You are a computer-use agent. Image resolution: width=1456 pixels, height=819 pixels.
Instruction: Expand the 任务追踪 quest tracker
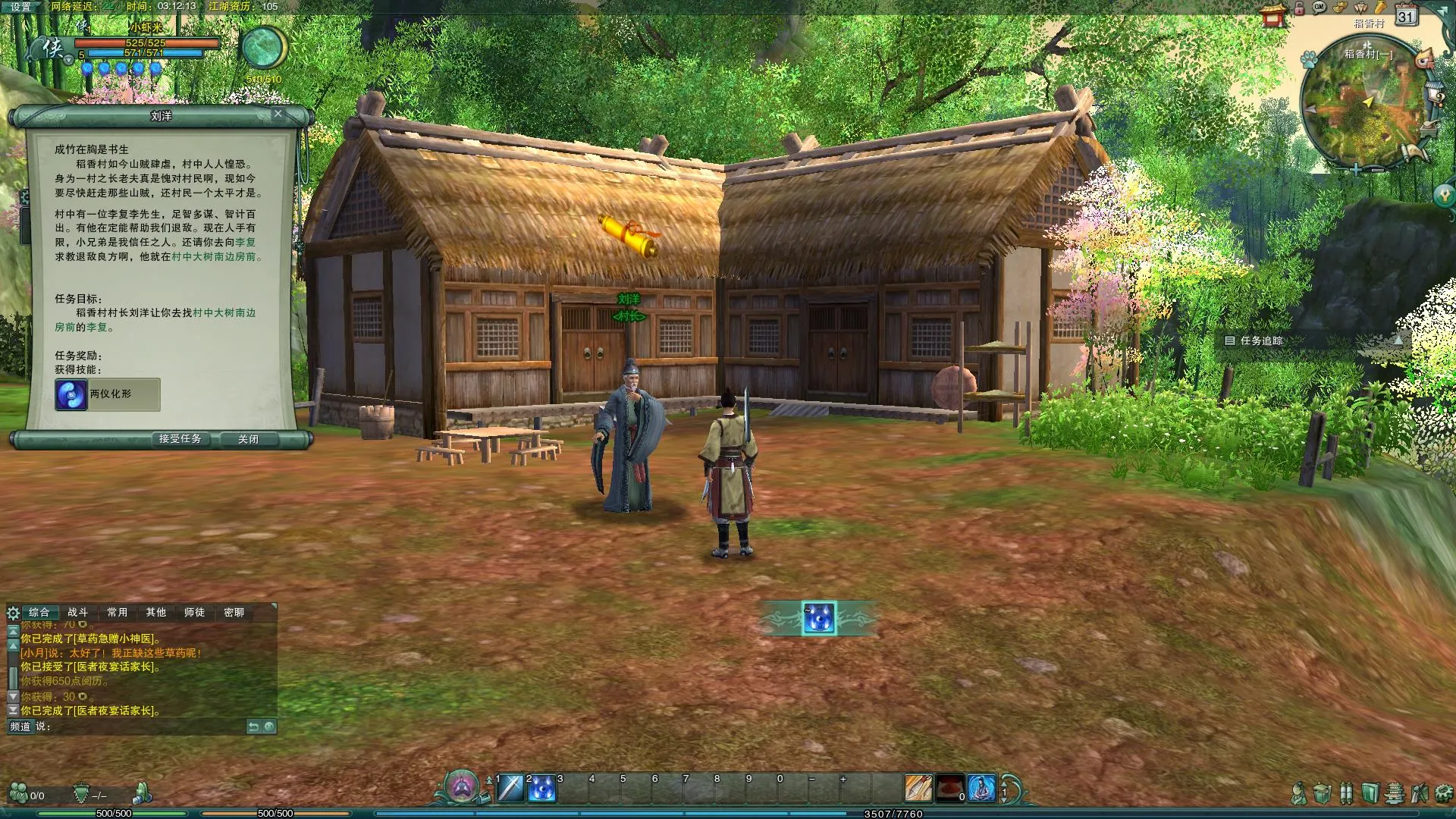pos(1398,340)
